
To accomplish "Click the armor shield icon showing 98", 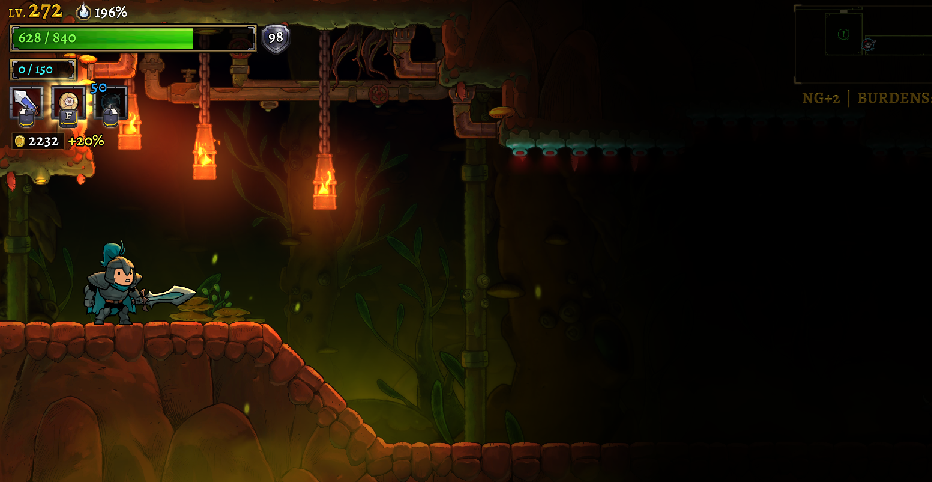I will click(275, 38).
